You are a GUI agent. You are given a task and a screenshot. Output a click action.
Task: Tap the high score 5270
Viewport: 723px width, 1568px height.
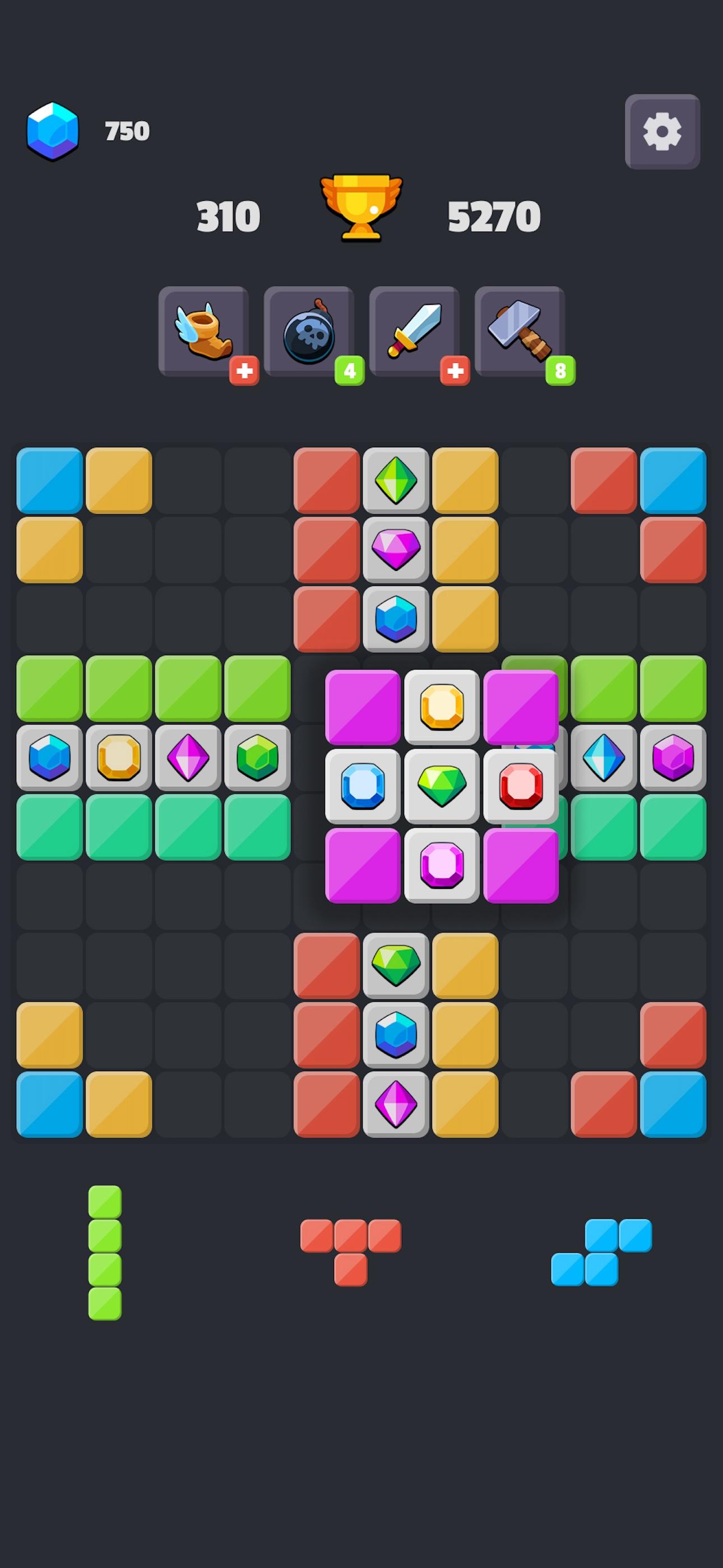tap(494, 214)
